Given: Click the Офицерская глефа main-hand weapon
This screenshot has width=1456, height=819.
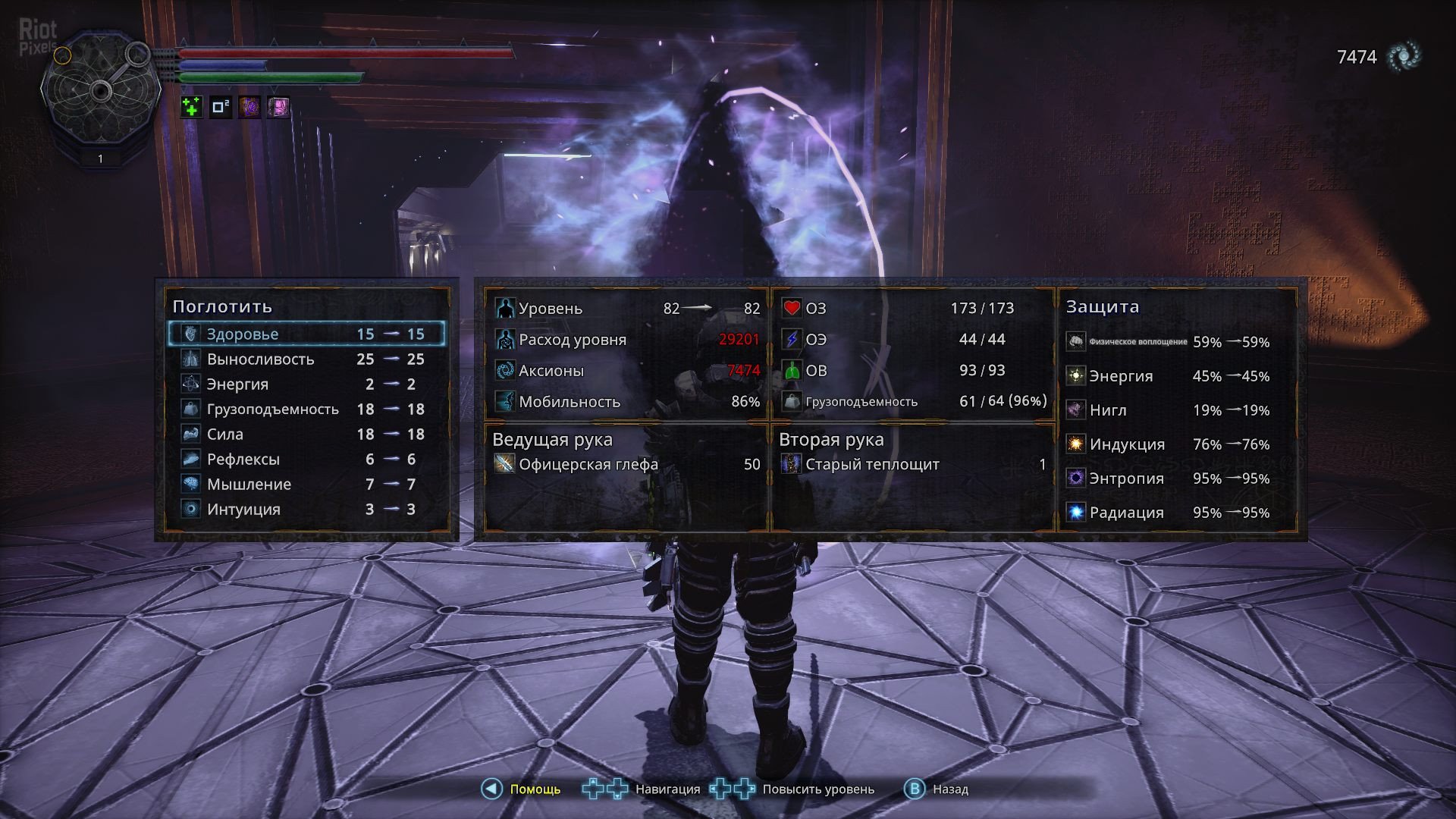Looking at the screenshot, I should click(x=588, y=464).
